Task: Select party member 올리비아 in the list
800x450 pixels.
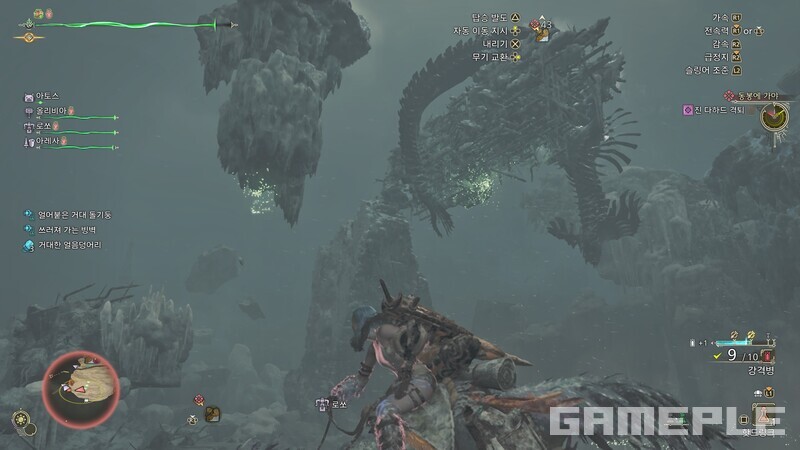Action: click(x=50, y=112)
